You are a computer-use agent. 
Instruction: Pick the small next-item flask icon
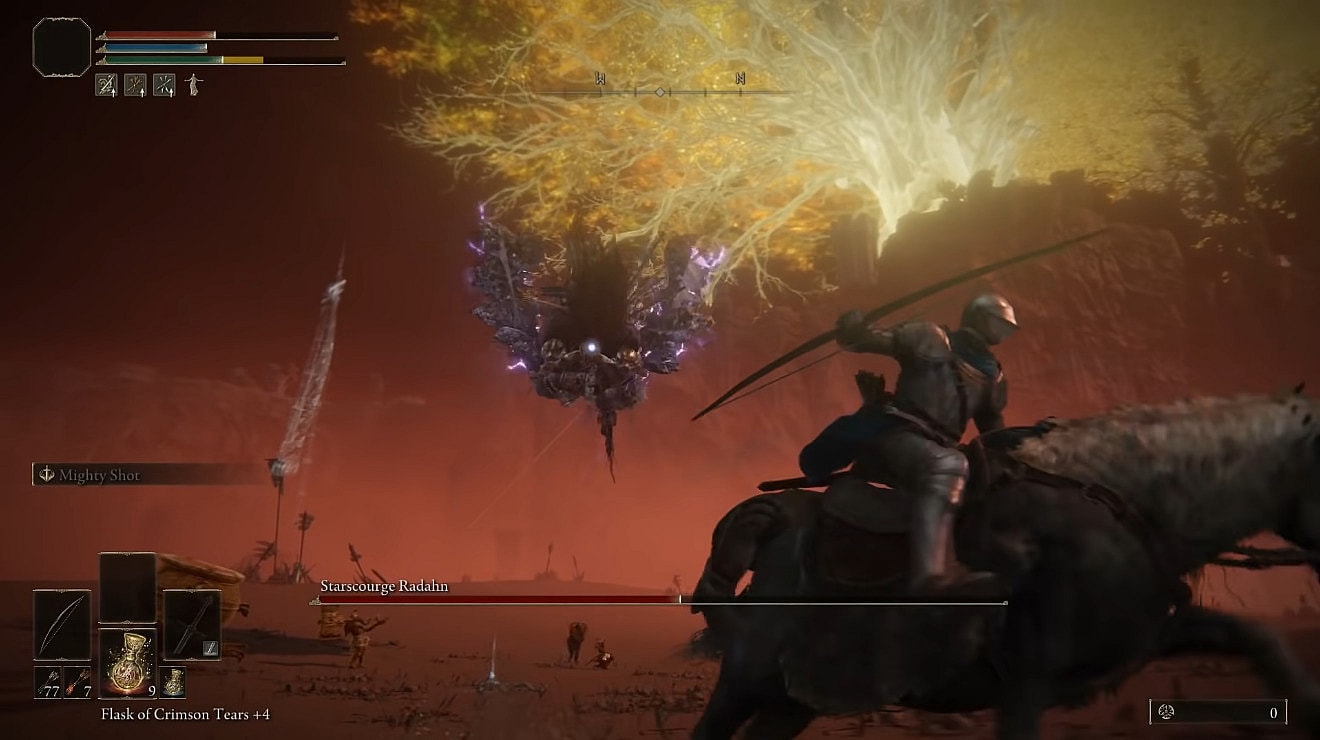[x=173, y=682]
